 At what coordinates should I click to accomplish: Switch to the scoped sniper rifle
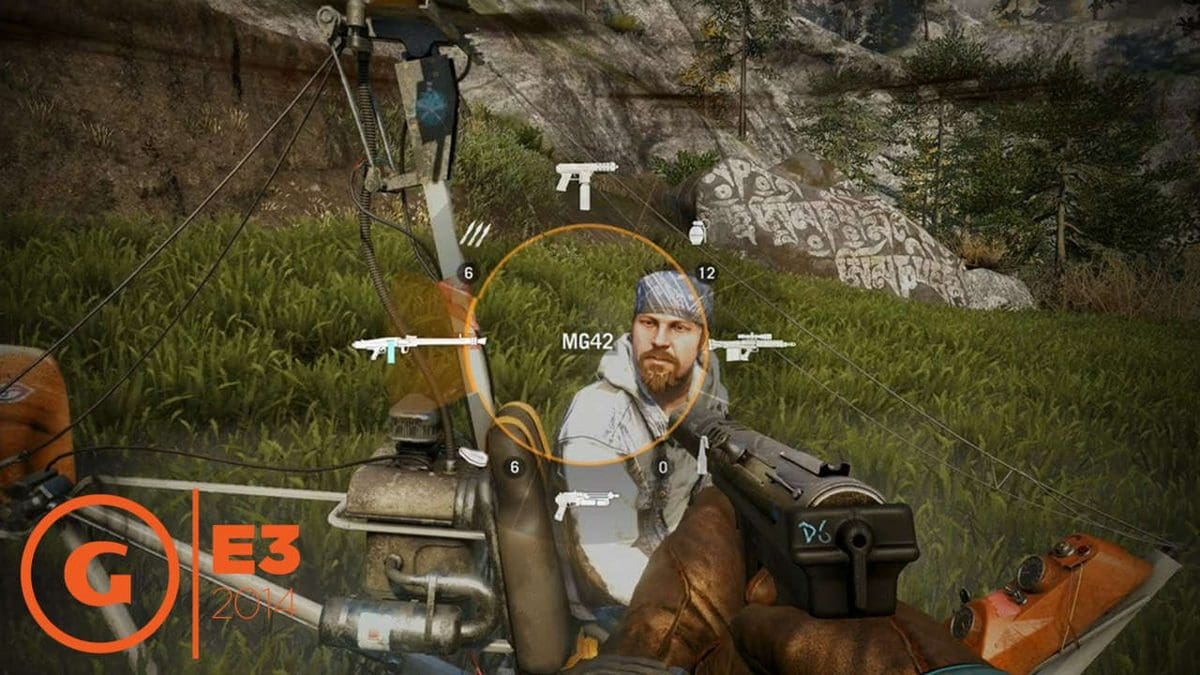tap(751, 347)
